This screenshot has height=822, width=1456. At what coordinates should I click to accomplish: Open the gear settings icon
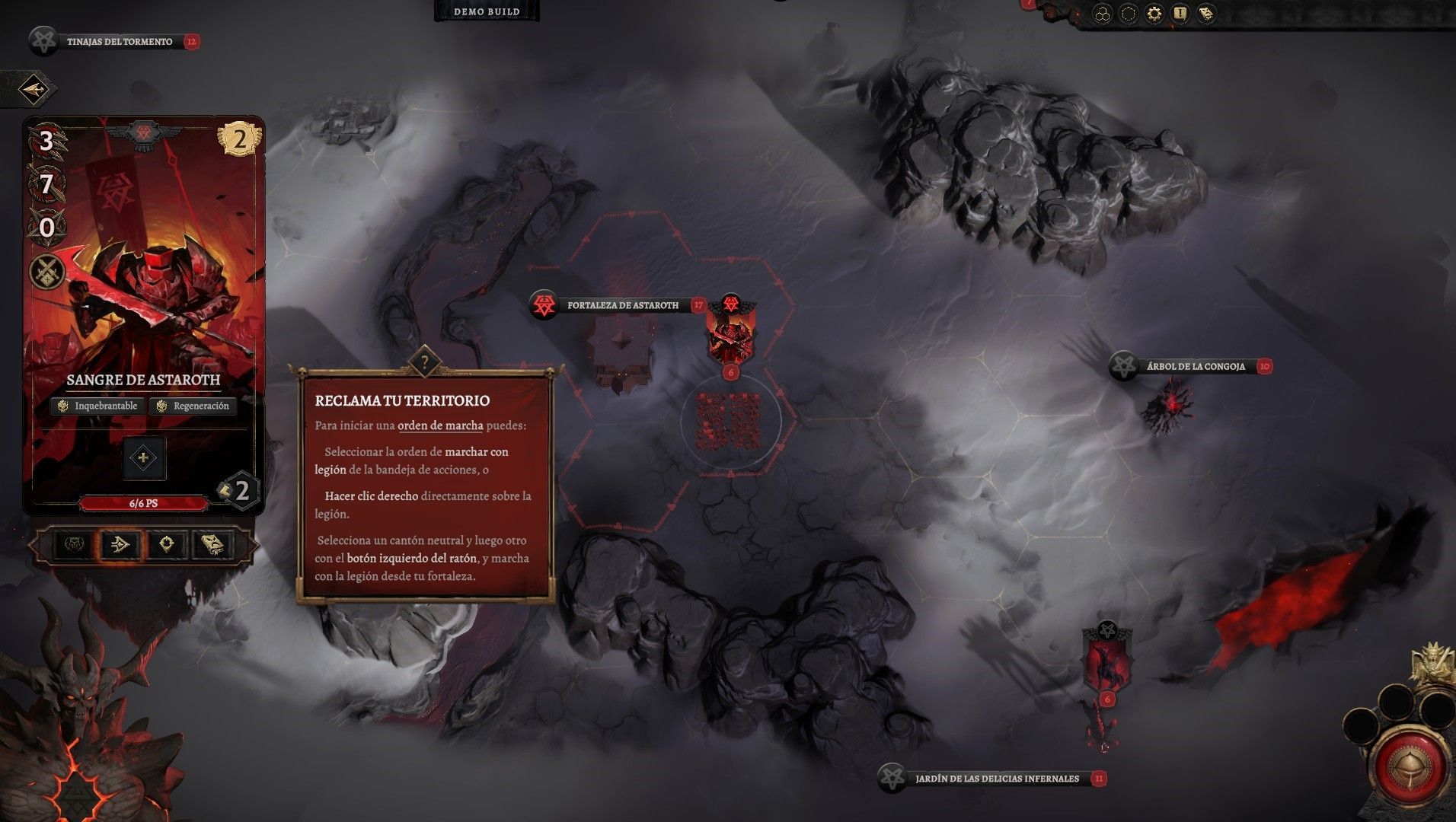pos(1154,14)
